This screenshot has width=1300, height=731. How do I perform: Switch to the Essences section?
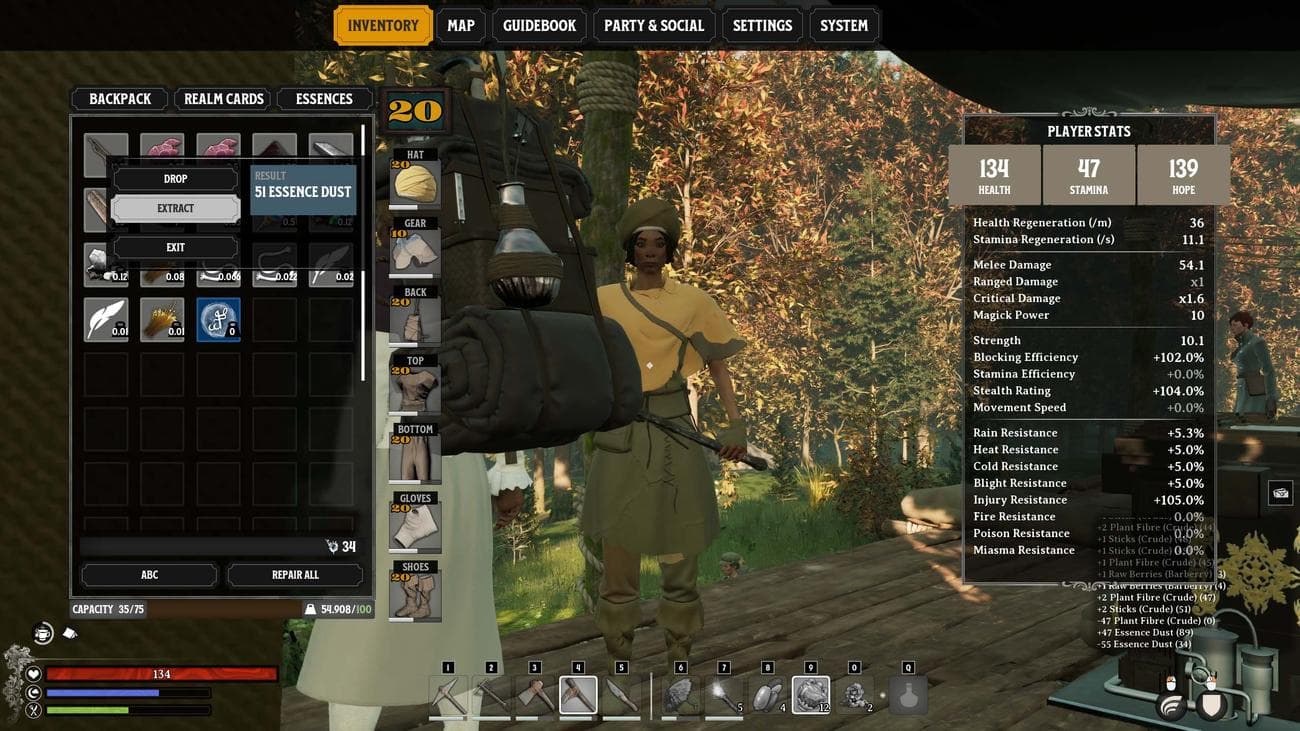[x=324, y=99]
